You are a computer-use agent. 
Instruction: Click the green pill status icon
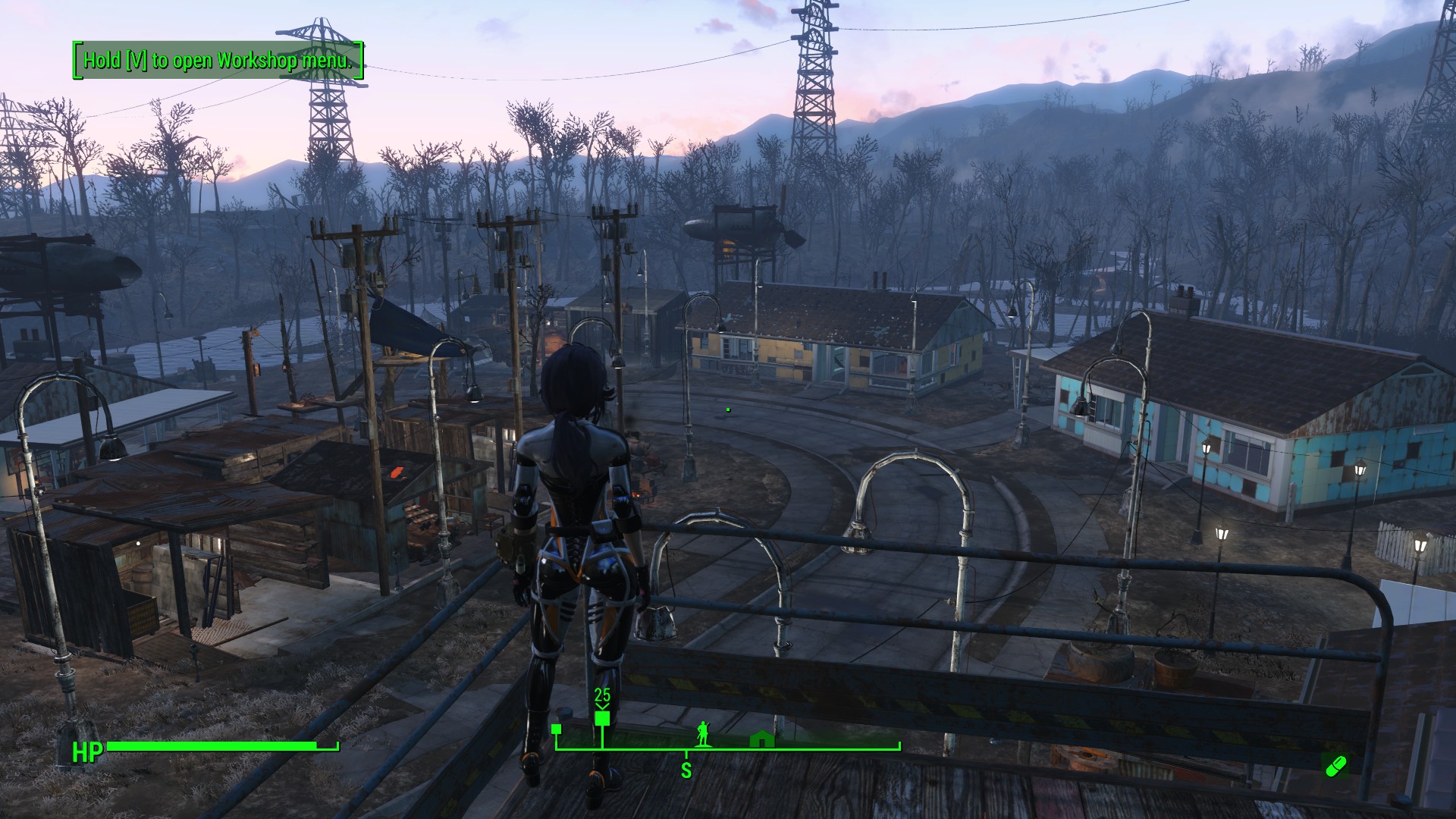1335,766
